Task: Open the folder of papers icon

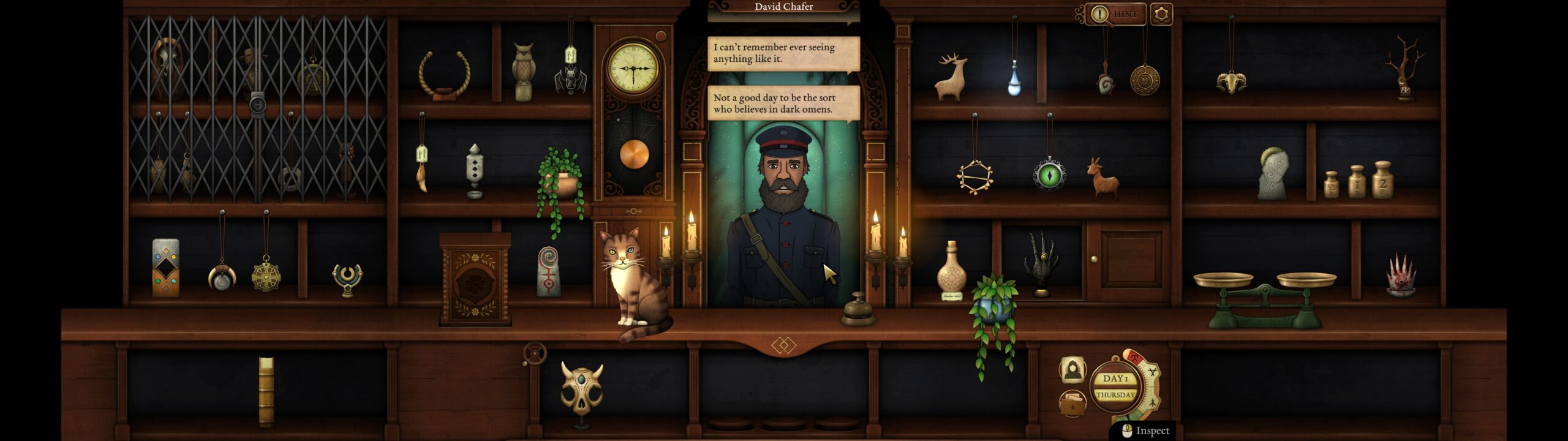Action: (x=1072, y=403)
